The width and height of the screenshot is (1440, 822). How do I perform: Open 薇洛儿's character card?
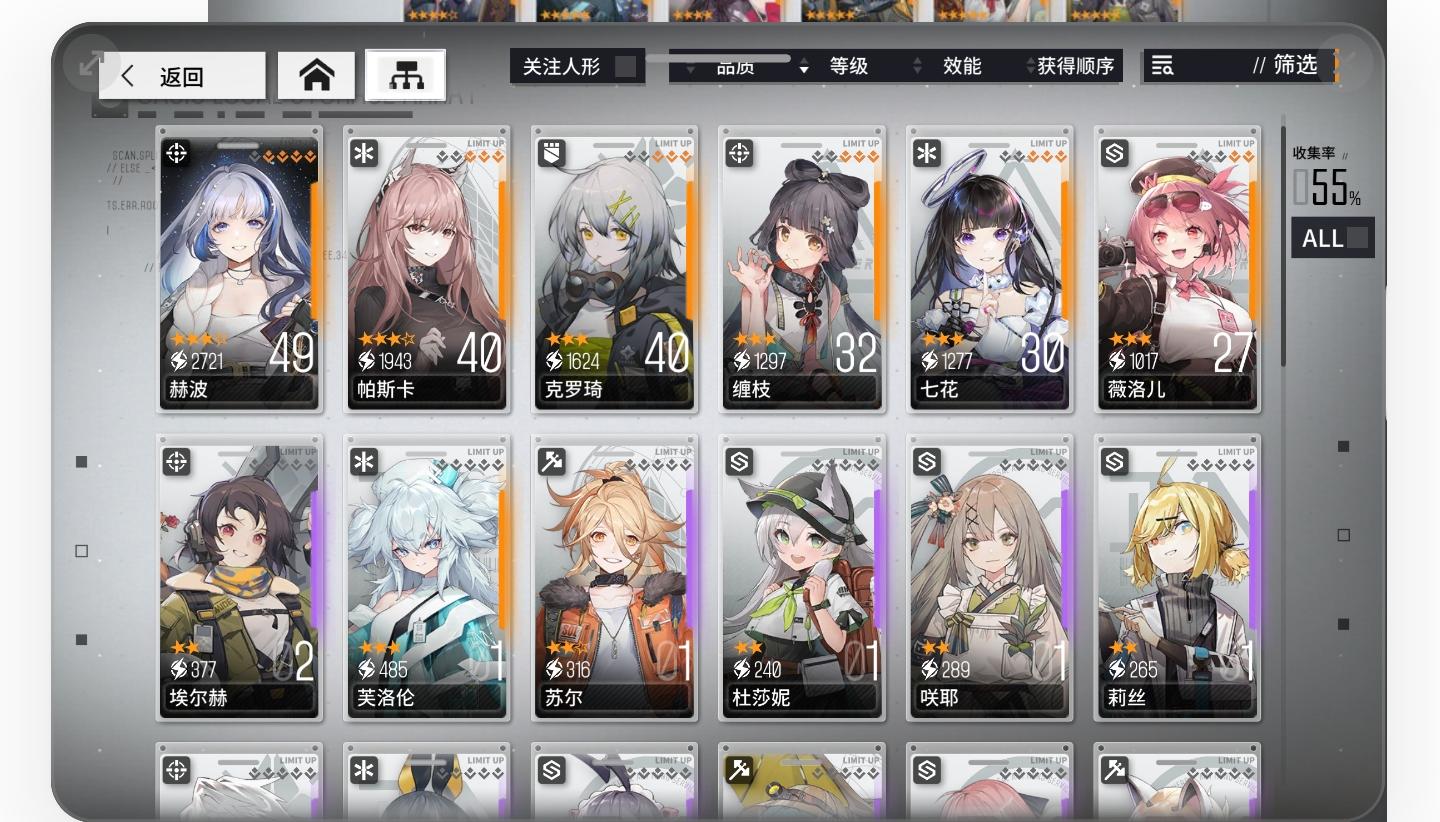point(1176,270)
